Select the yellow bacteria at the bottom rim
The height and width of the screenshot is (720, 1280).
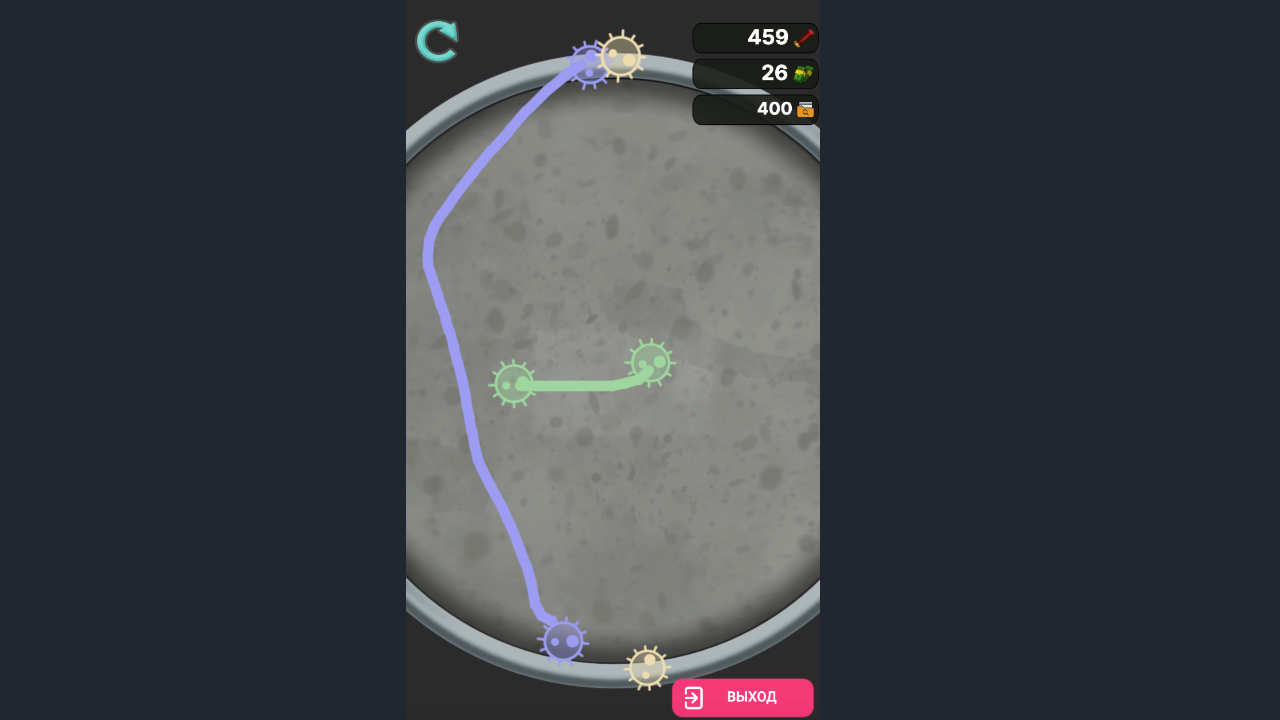[645, 668]
